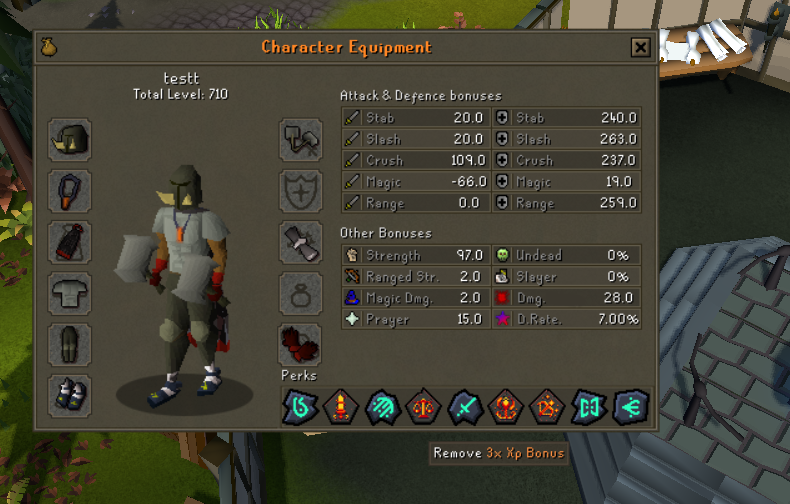
Task: Click the amulet necklace slot
Action: [x=70, y=190]
